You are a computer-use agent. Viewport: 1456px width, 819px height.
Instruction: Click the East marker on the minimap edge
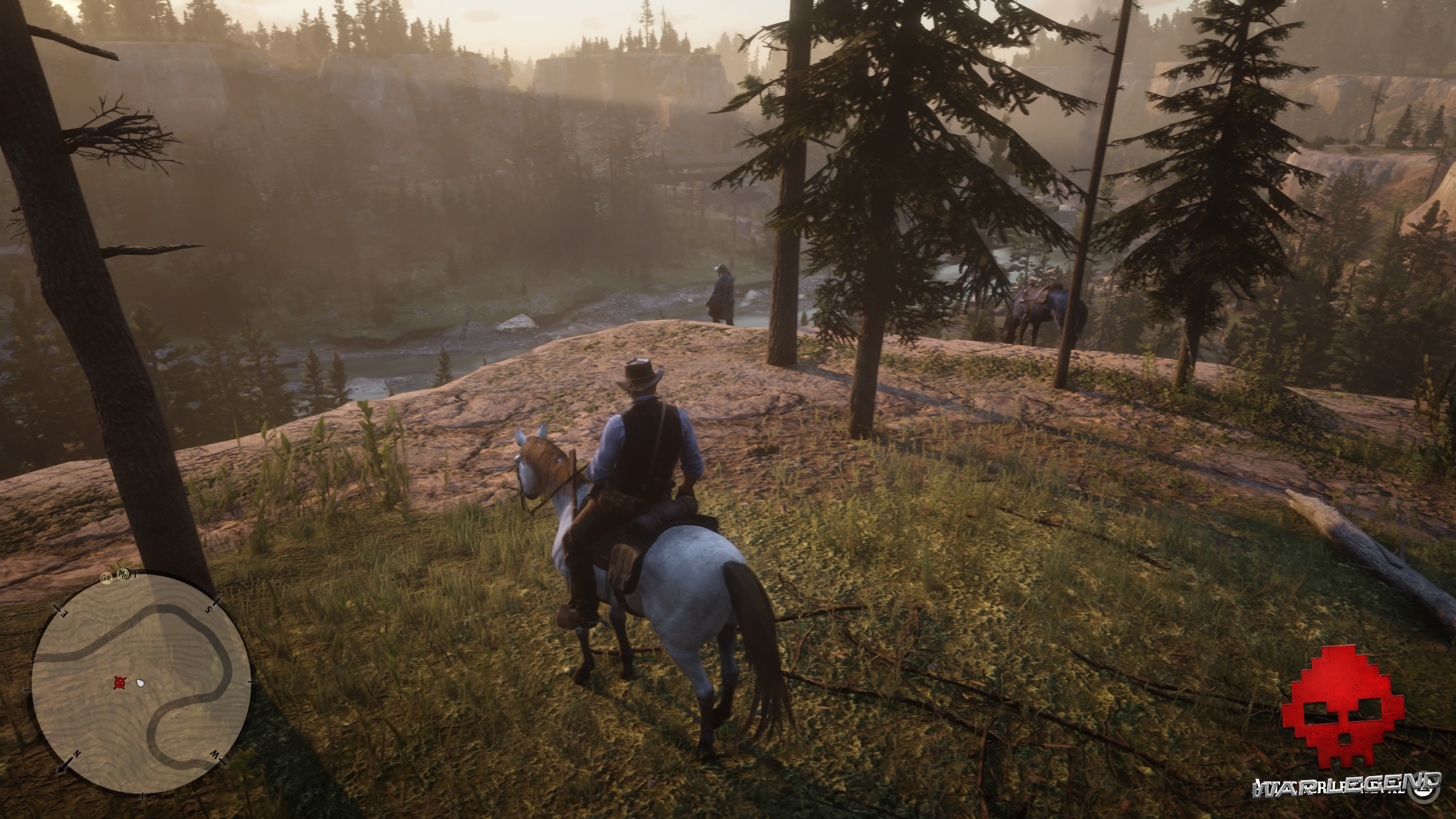[64, 613]
